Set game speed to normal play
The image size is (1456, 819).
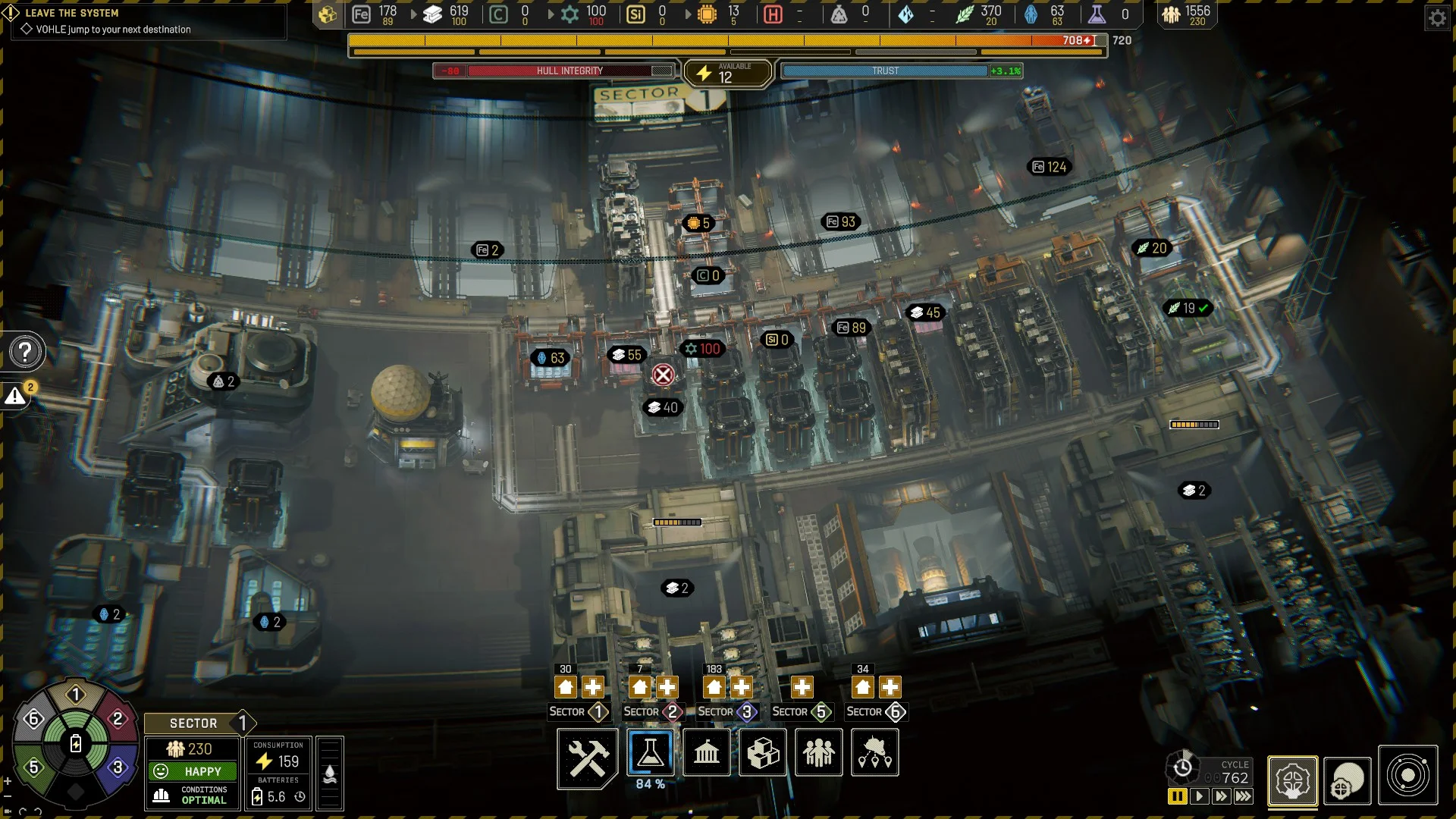tap(1199, 796)
